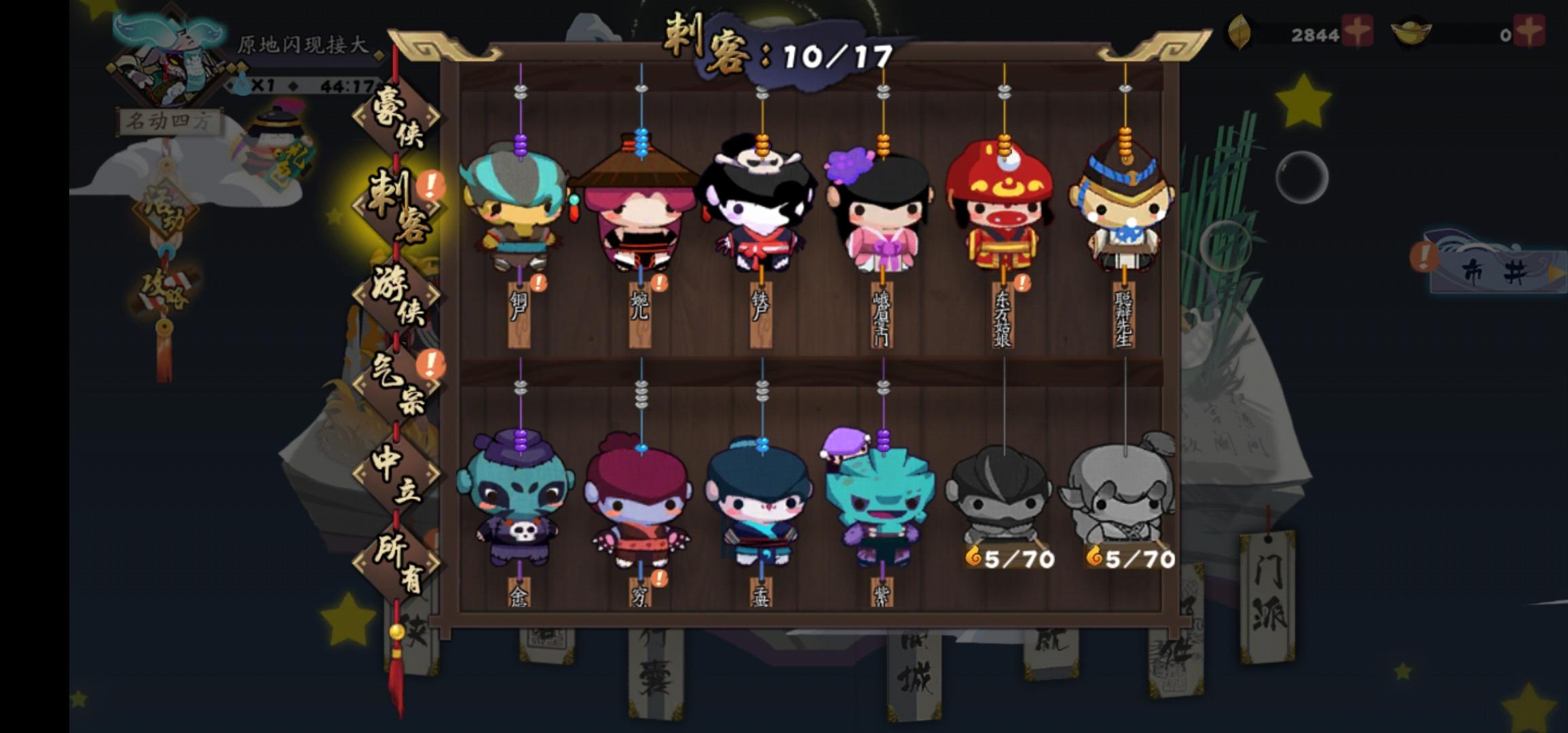
Task: Open the 婉儿 character with red hat
Action: (x=638, y=217)
